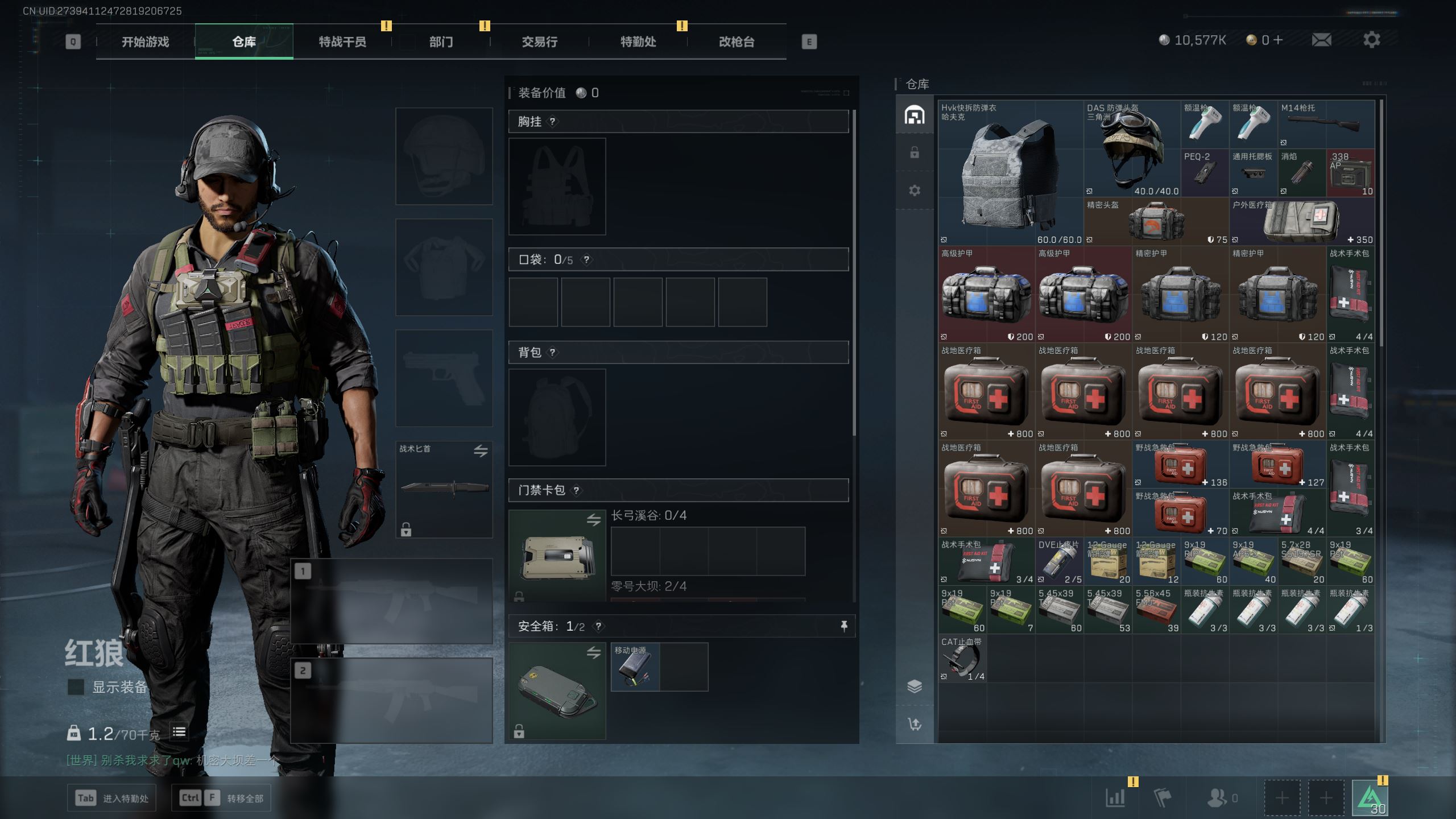Choose the CAT止血带 item
Viewport: 1456px width, 819px height.
click(962, 659)
